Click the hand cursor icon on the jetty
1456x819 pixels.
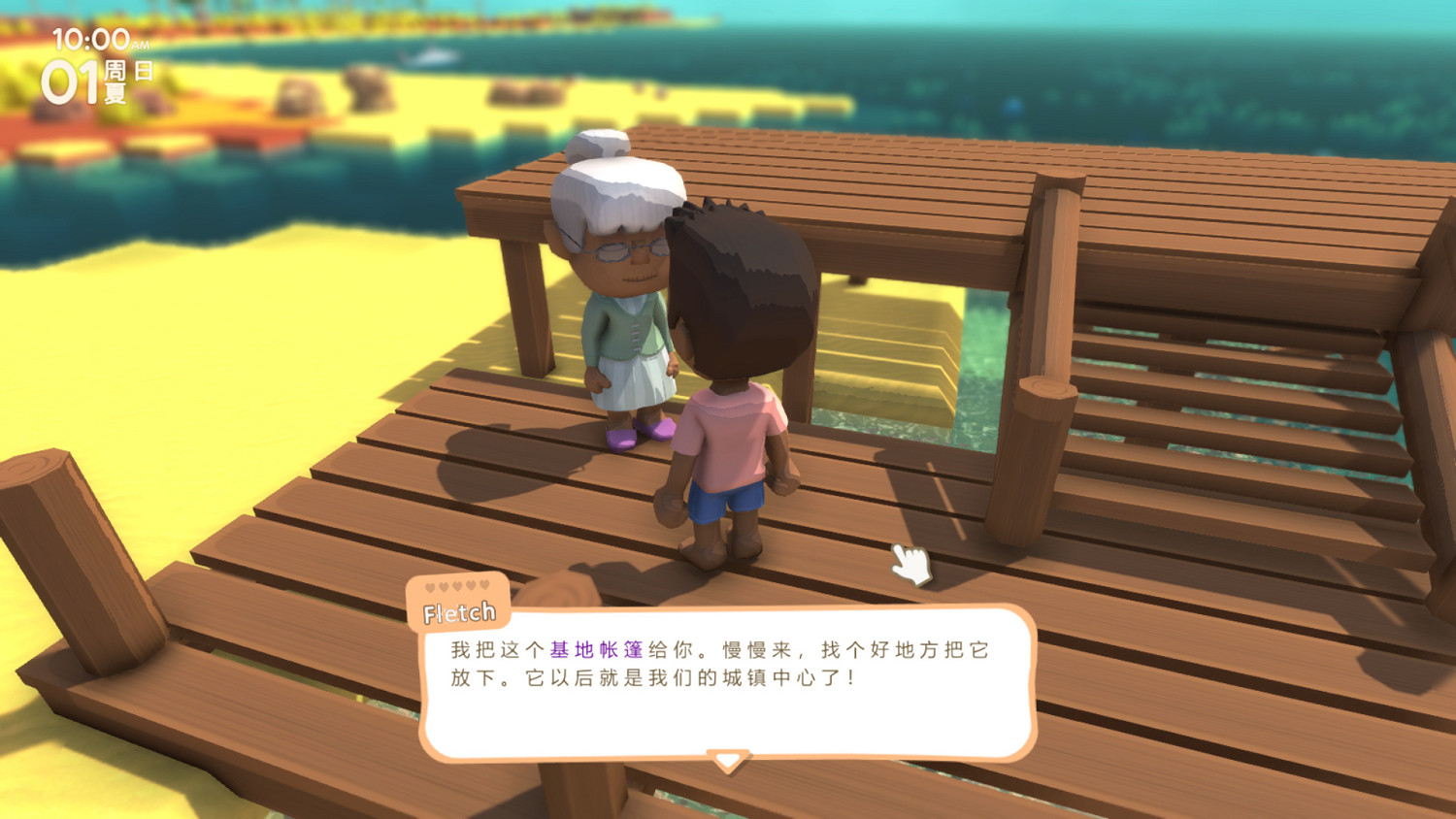point(910,564)
